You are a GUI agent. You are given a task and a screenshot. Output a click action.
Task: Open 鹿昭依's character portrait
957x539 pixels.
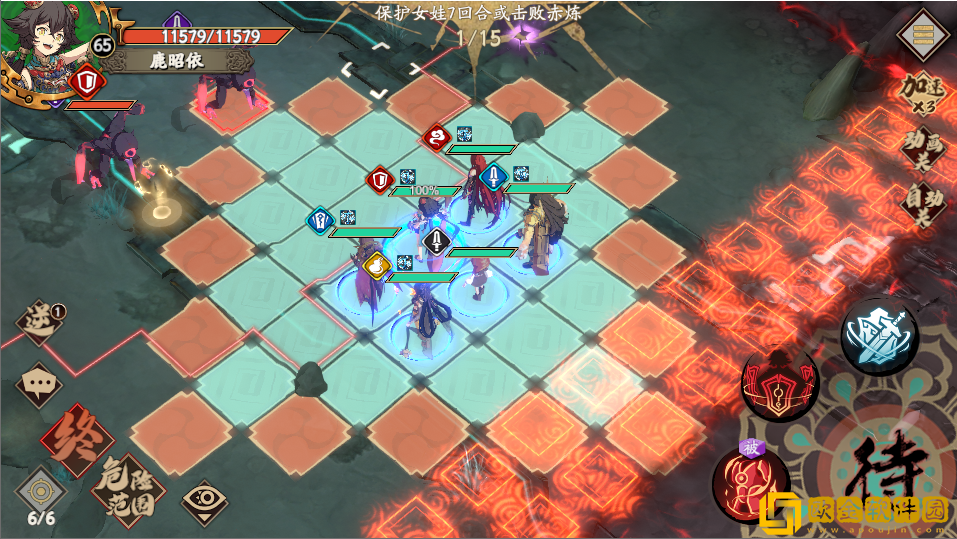coord(42,48)
